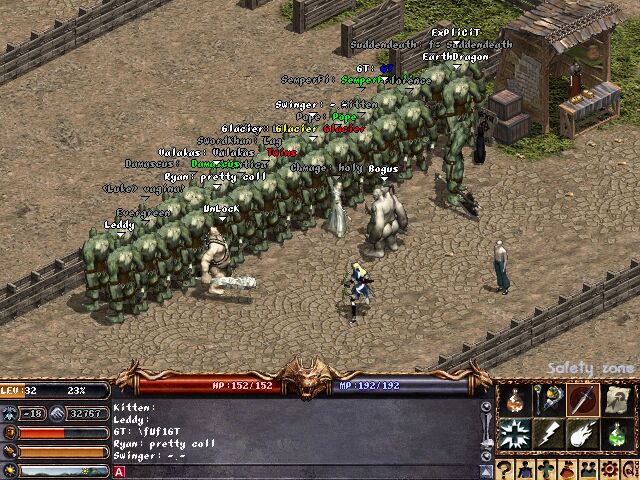Open the two-person party button
The width and height of the screenshot is (640, 480).
coord(589,469)
